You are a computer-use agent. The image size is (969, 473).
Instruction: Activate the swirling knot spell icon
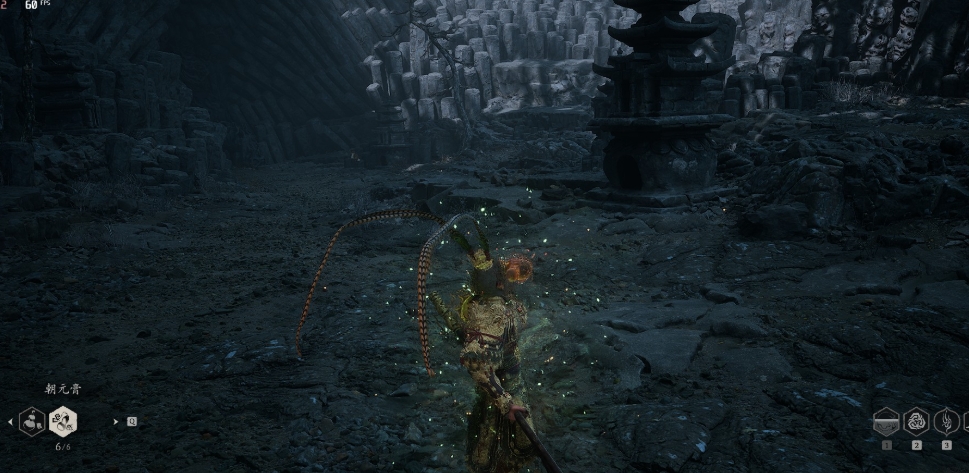click(916, 421)
